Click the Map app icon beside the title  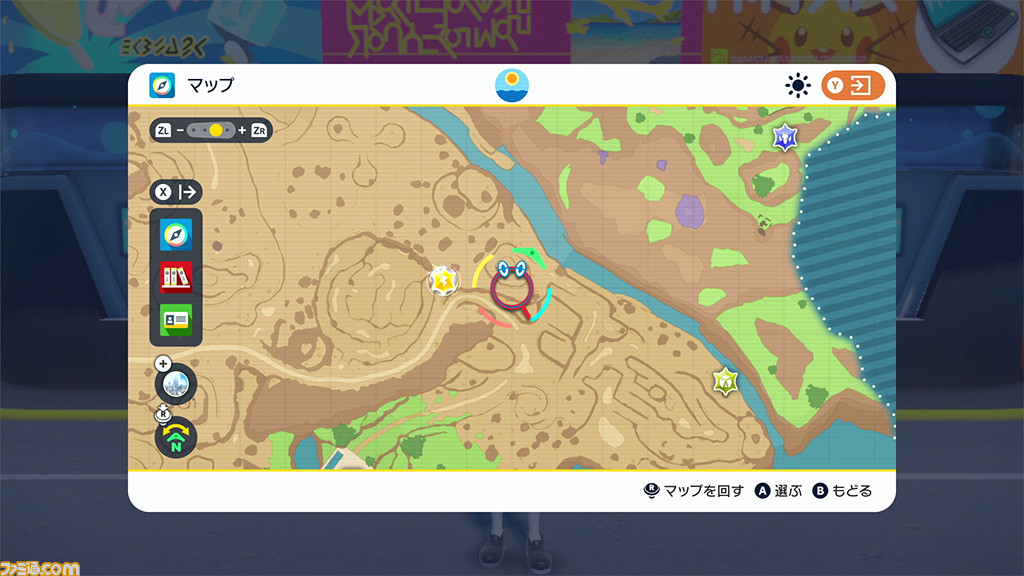pyautogui.click(x=162, y=86)
